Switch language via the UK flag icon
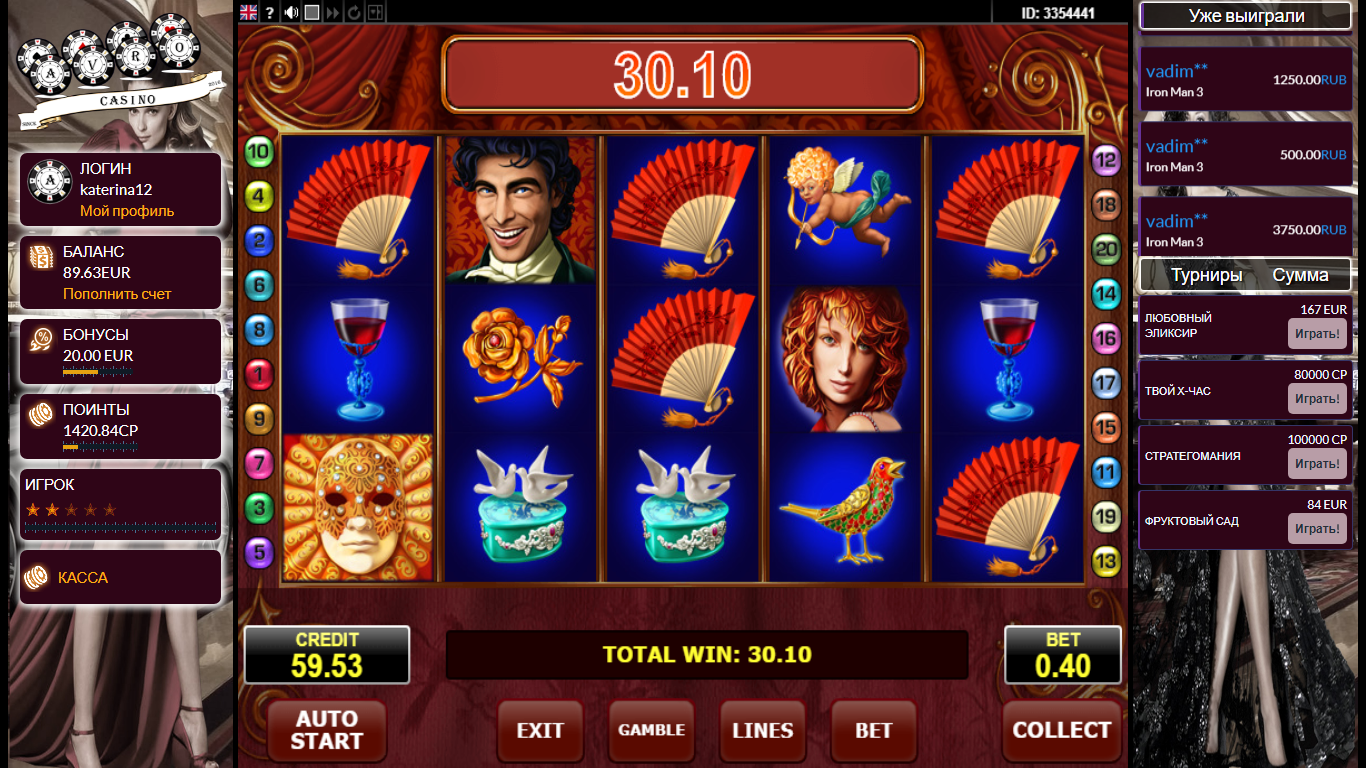This screenshot has height=768, width=1366. [249, 13]
